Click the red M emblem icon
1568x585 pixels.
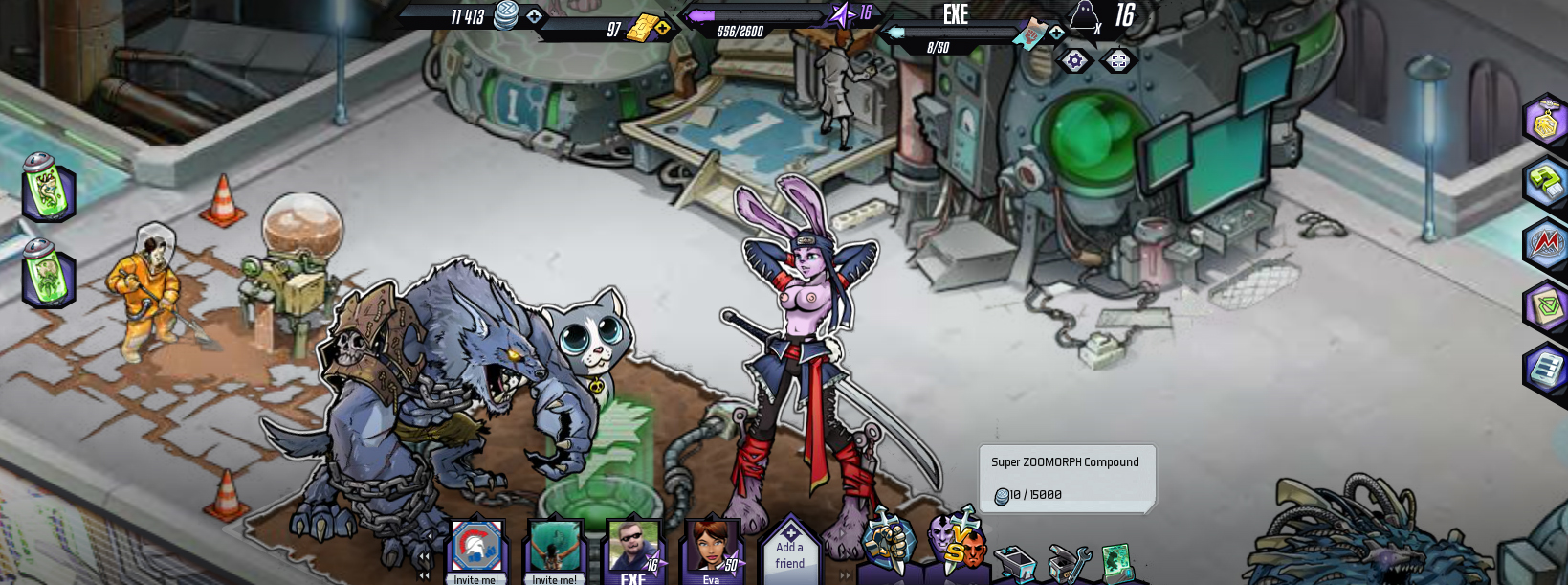tap(1545, 243)
